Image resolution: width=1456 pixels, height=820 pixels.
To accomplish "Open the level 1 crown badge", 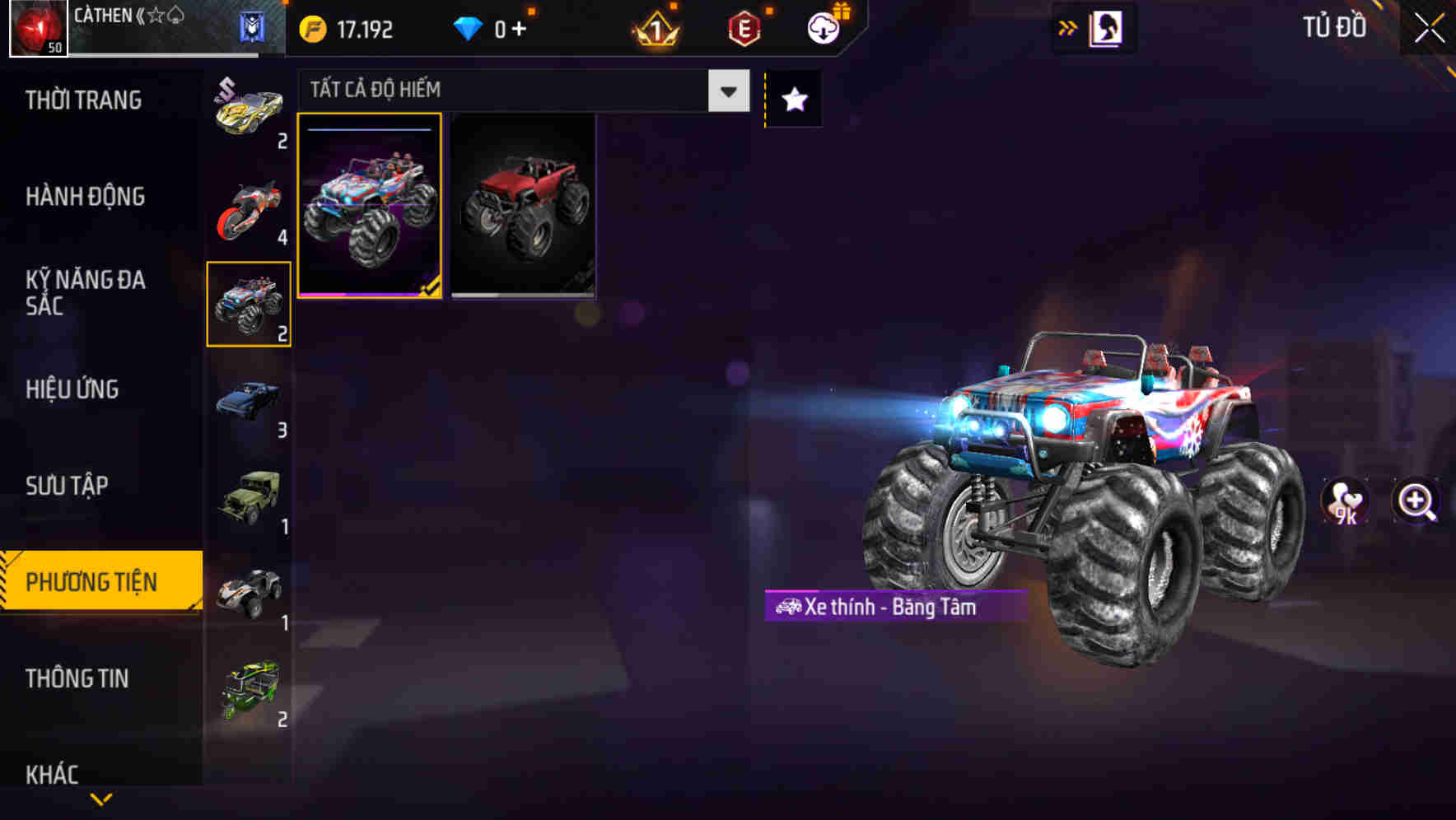I will click(x=653, y=27).
